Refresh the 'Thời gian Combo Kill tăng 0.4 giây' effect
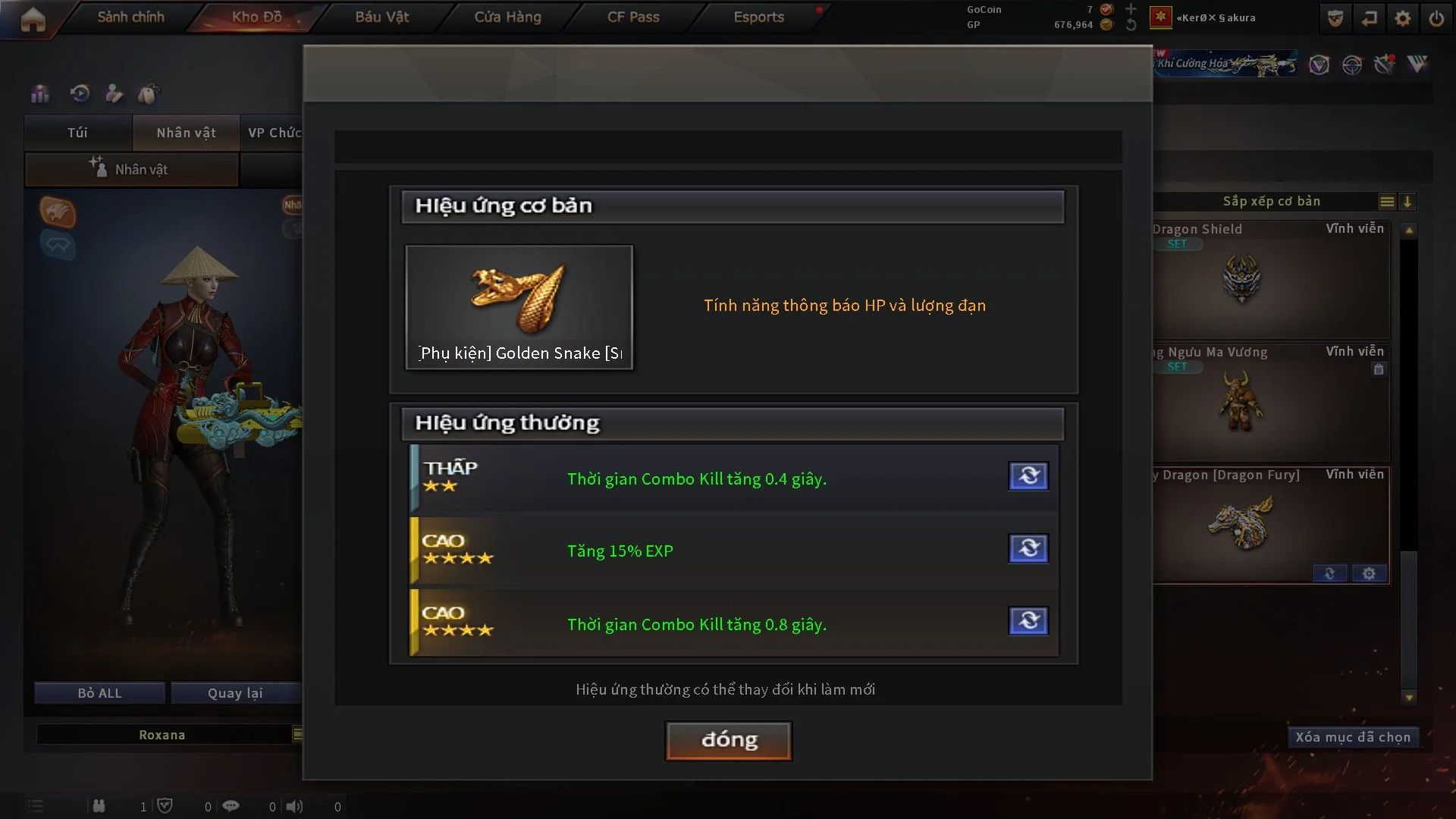The image size is (1456, 819). pos(1028,476)
